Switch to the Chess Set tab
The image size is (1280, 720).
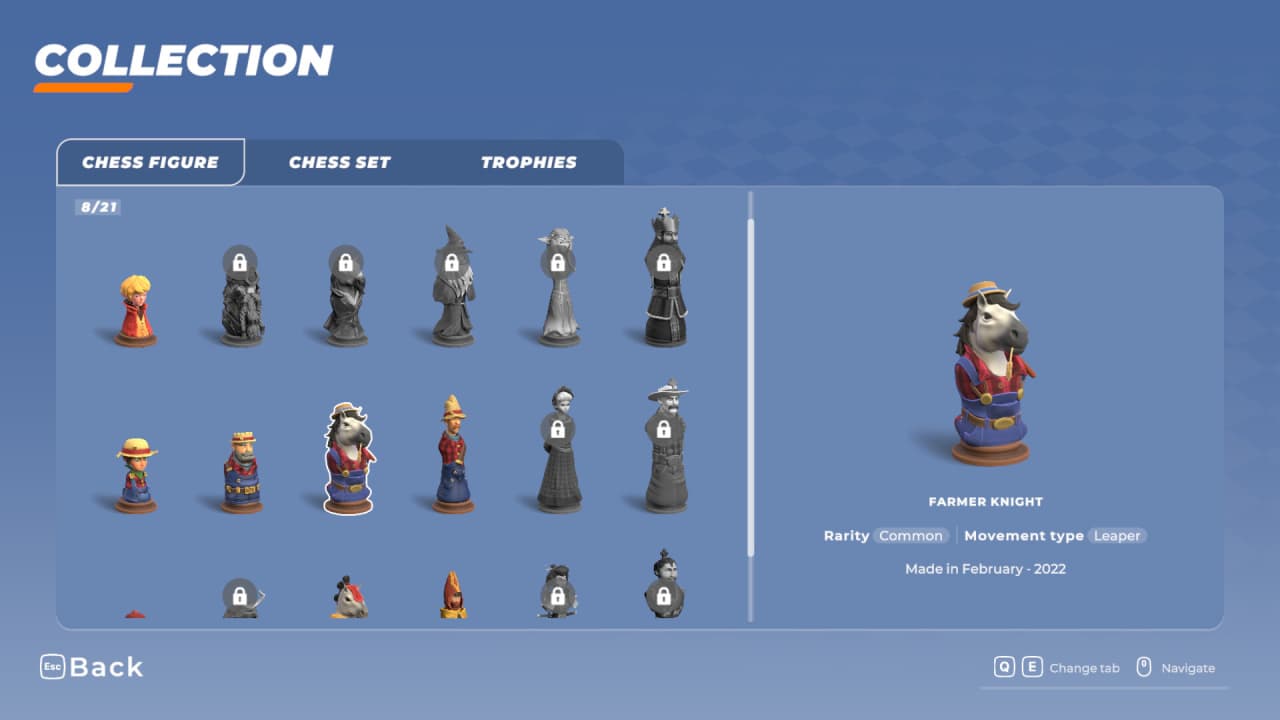339,162
